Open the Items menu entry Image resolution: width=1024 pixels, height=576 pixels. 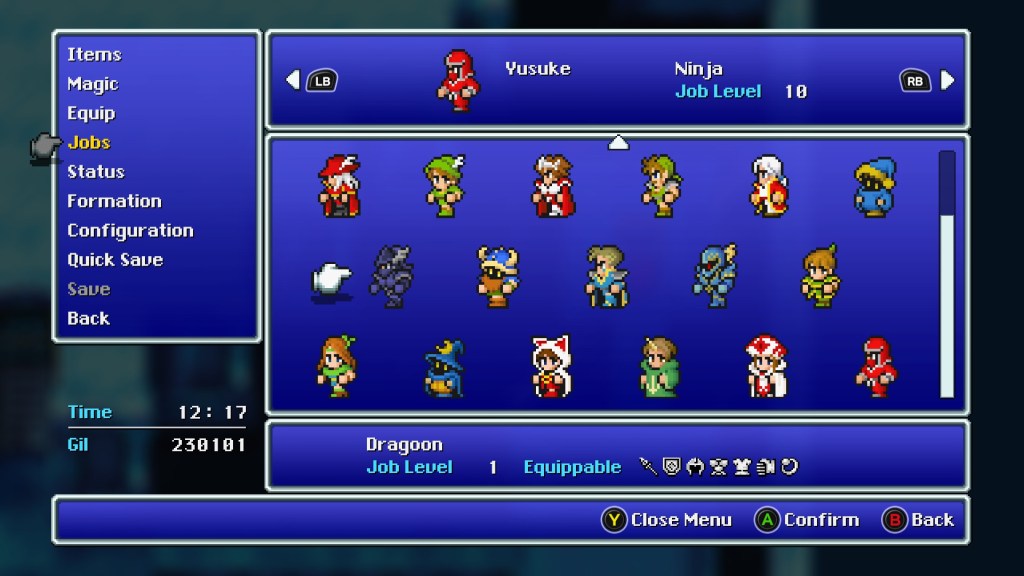(x=94, y=55)
